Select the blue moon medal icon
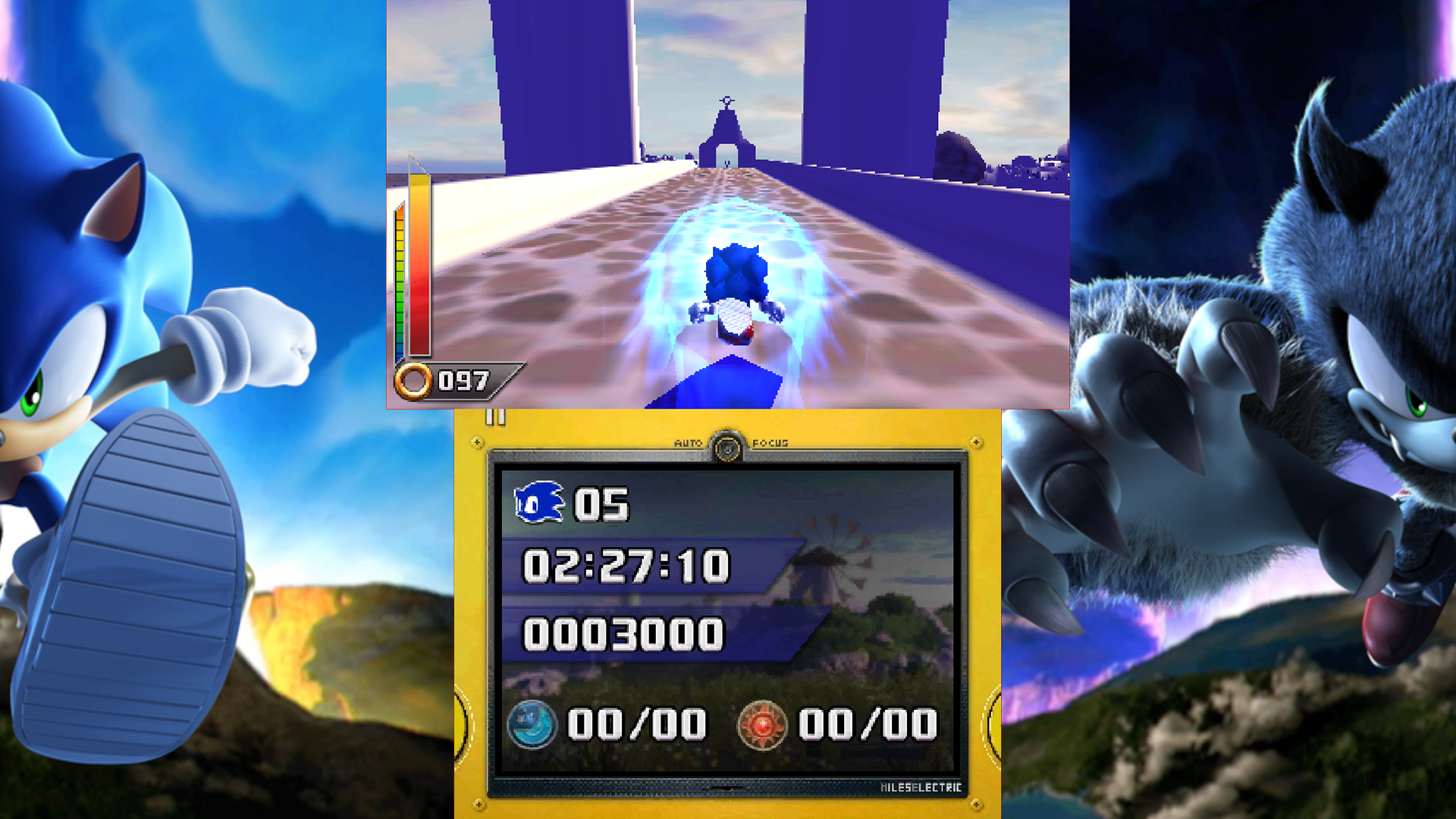 (535, 724)
